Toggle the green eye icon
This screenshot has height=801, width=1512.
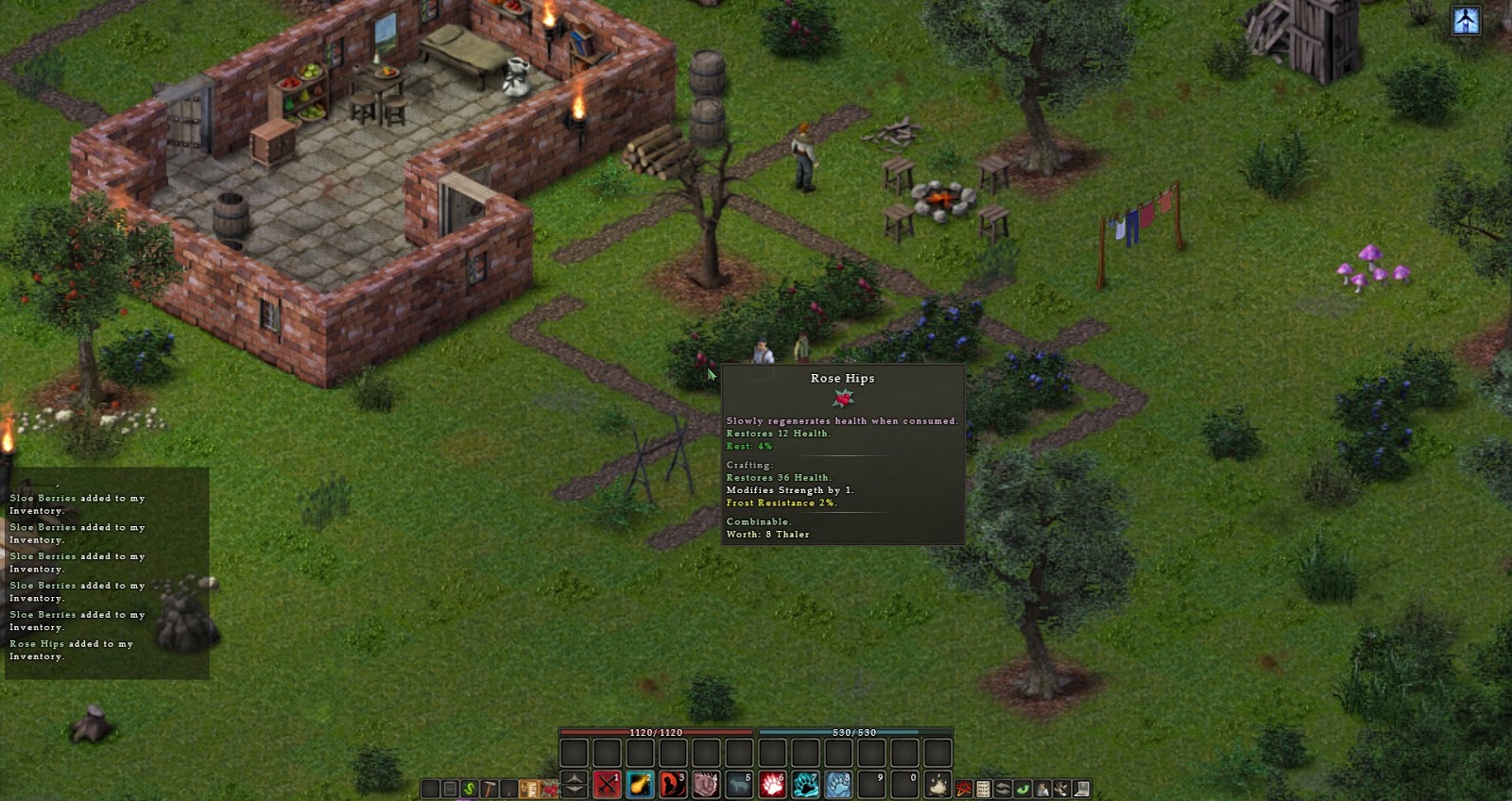tap(1022, 787)
